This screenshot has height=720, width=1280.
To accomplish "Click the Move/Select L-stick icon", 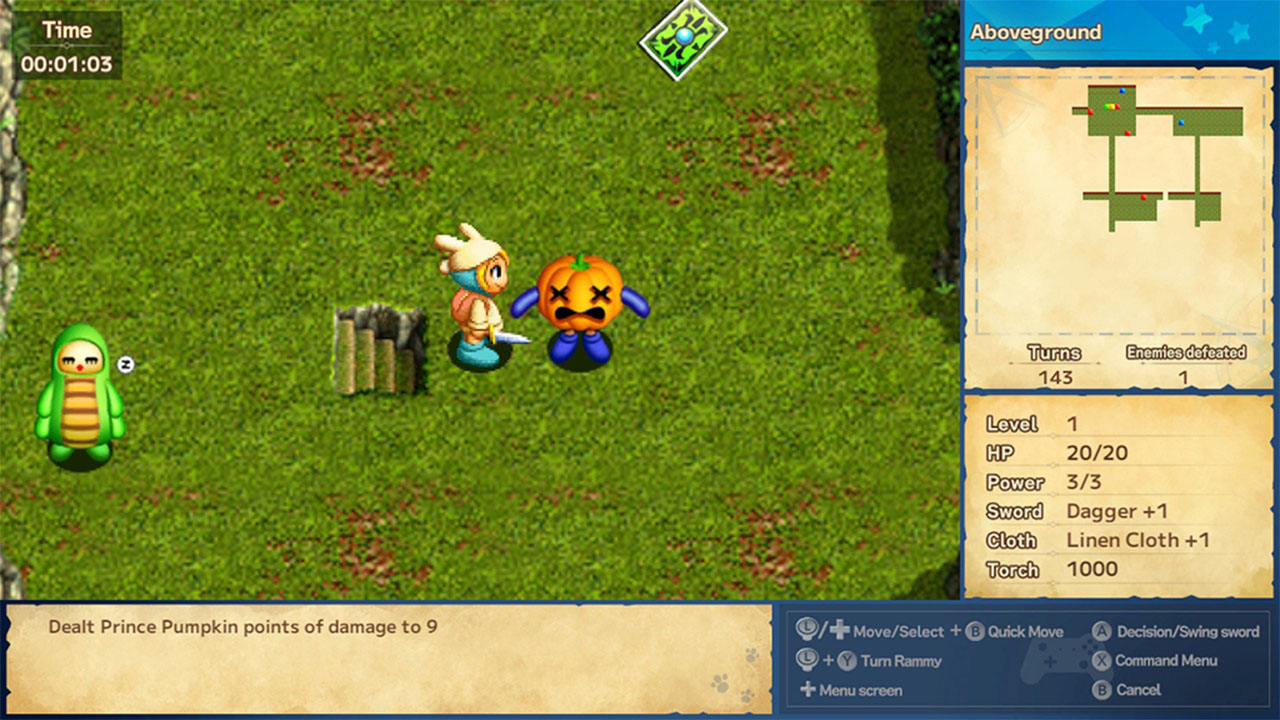I will coord(805,629).
